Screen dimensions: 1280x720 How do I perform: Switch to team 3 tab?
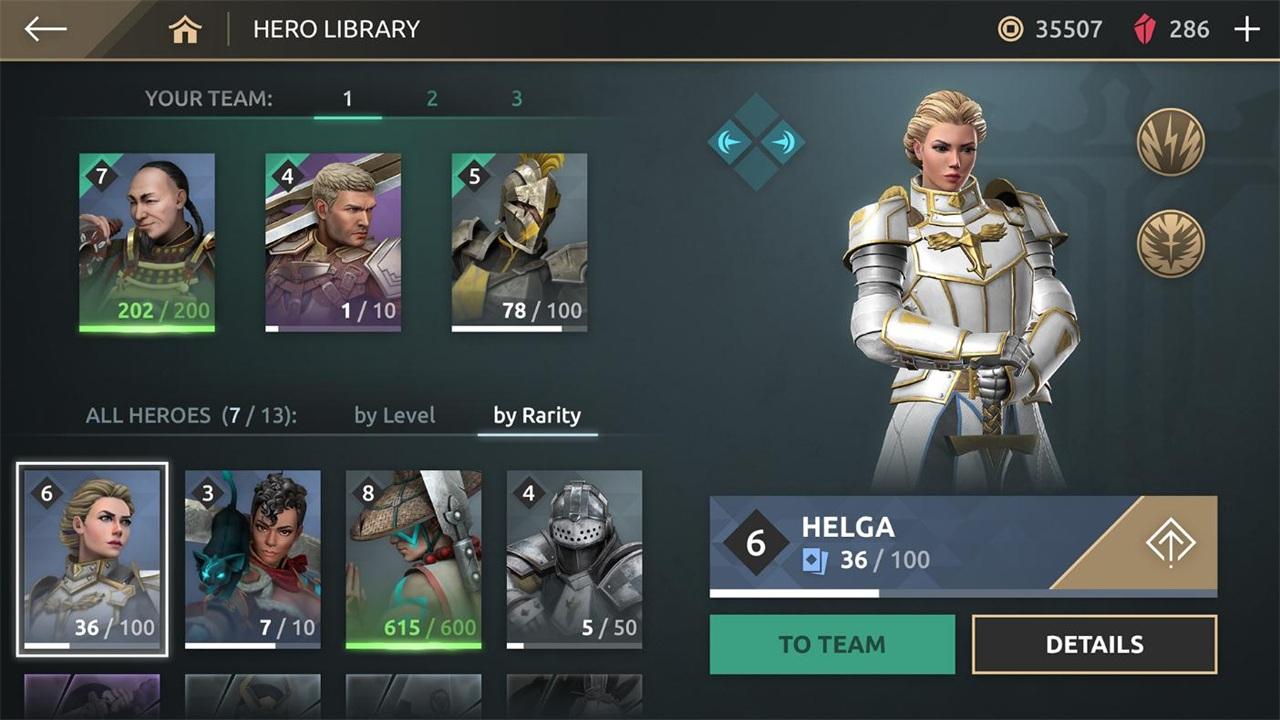click(x=517, y=99)
